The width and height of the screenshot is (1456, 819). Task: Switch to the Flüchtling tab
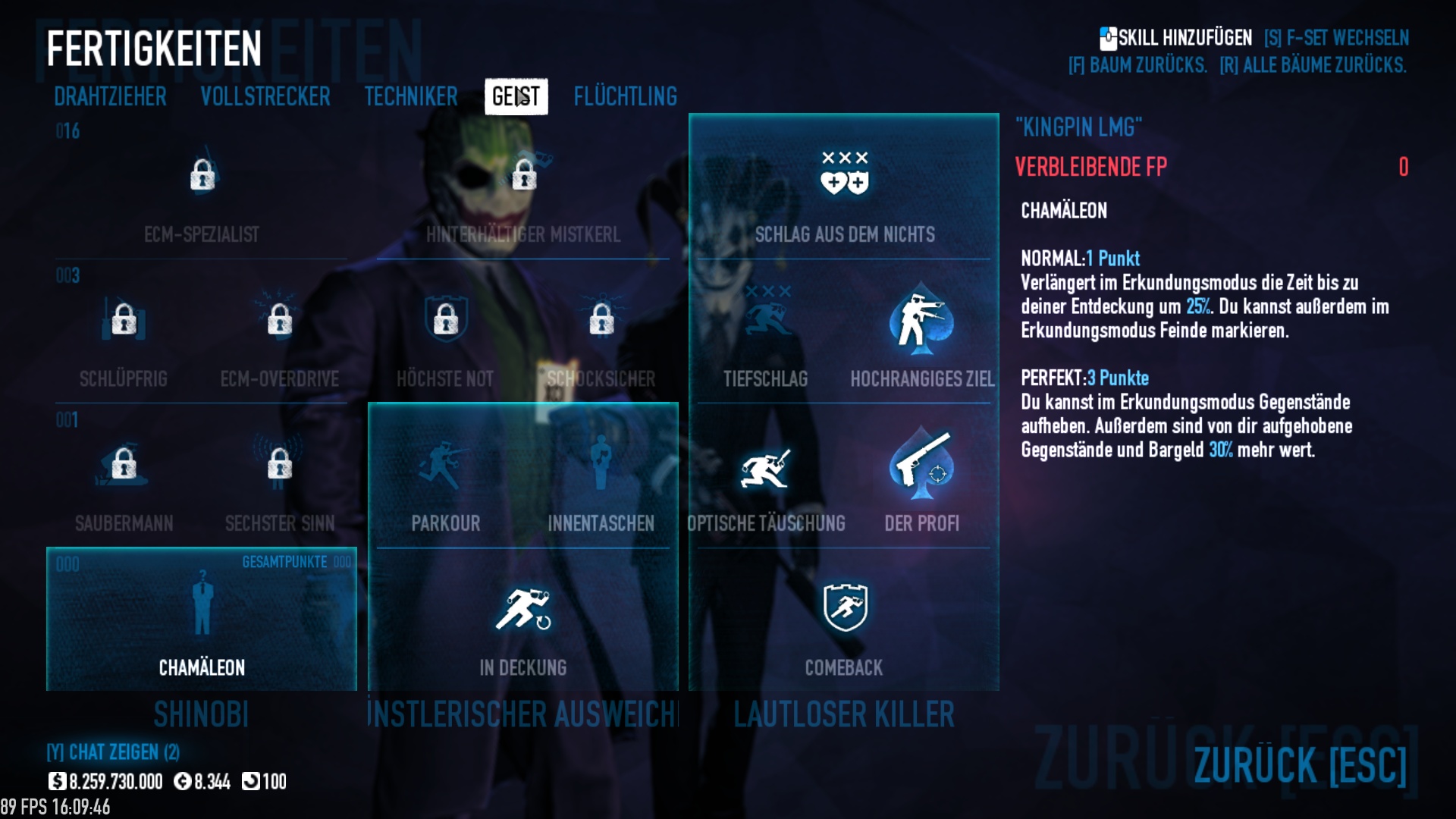pyautogui.click(x=625, y=97)
